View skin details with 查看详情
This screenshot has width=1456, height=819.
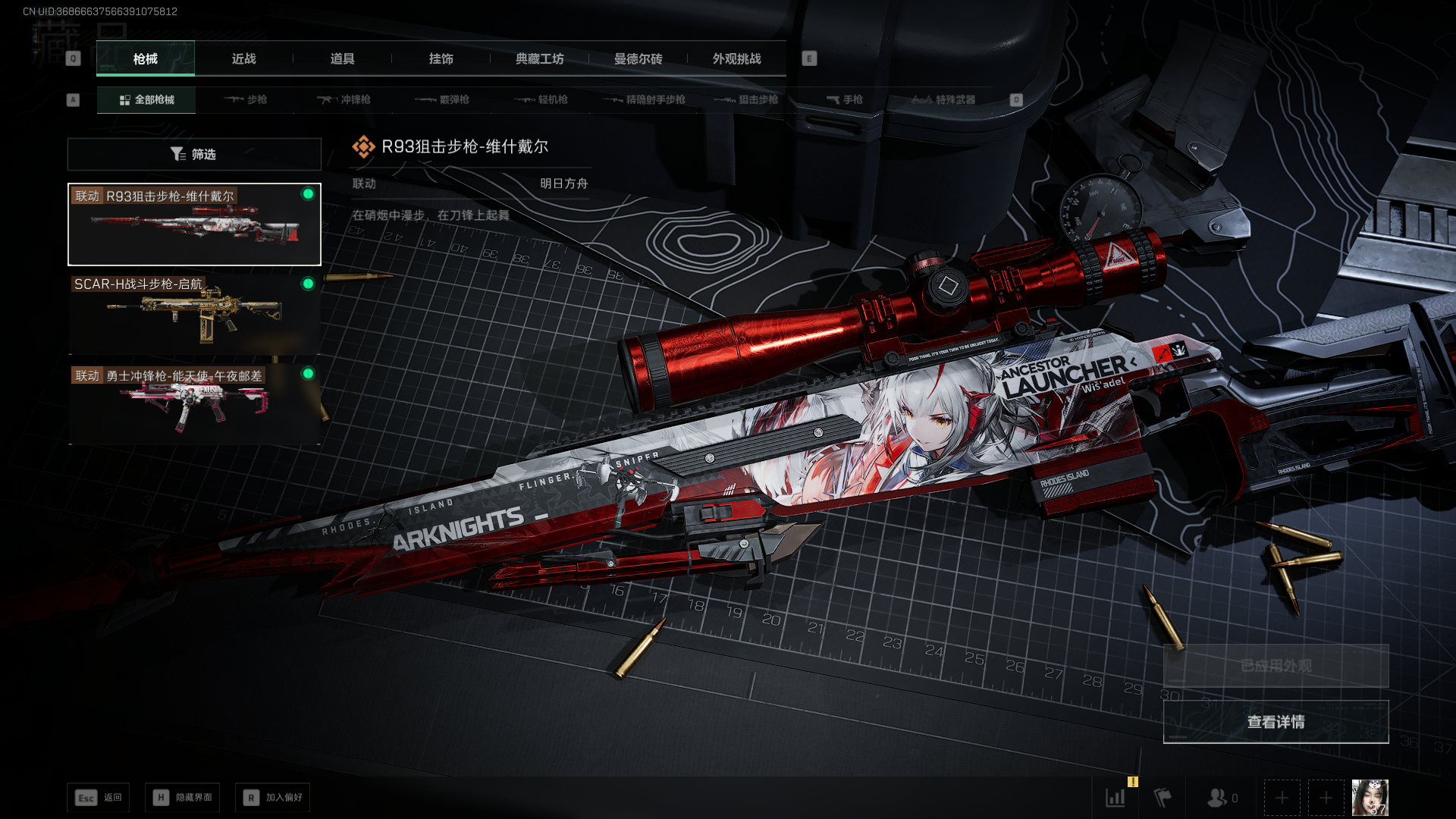(x=1276, y=722)
